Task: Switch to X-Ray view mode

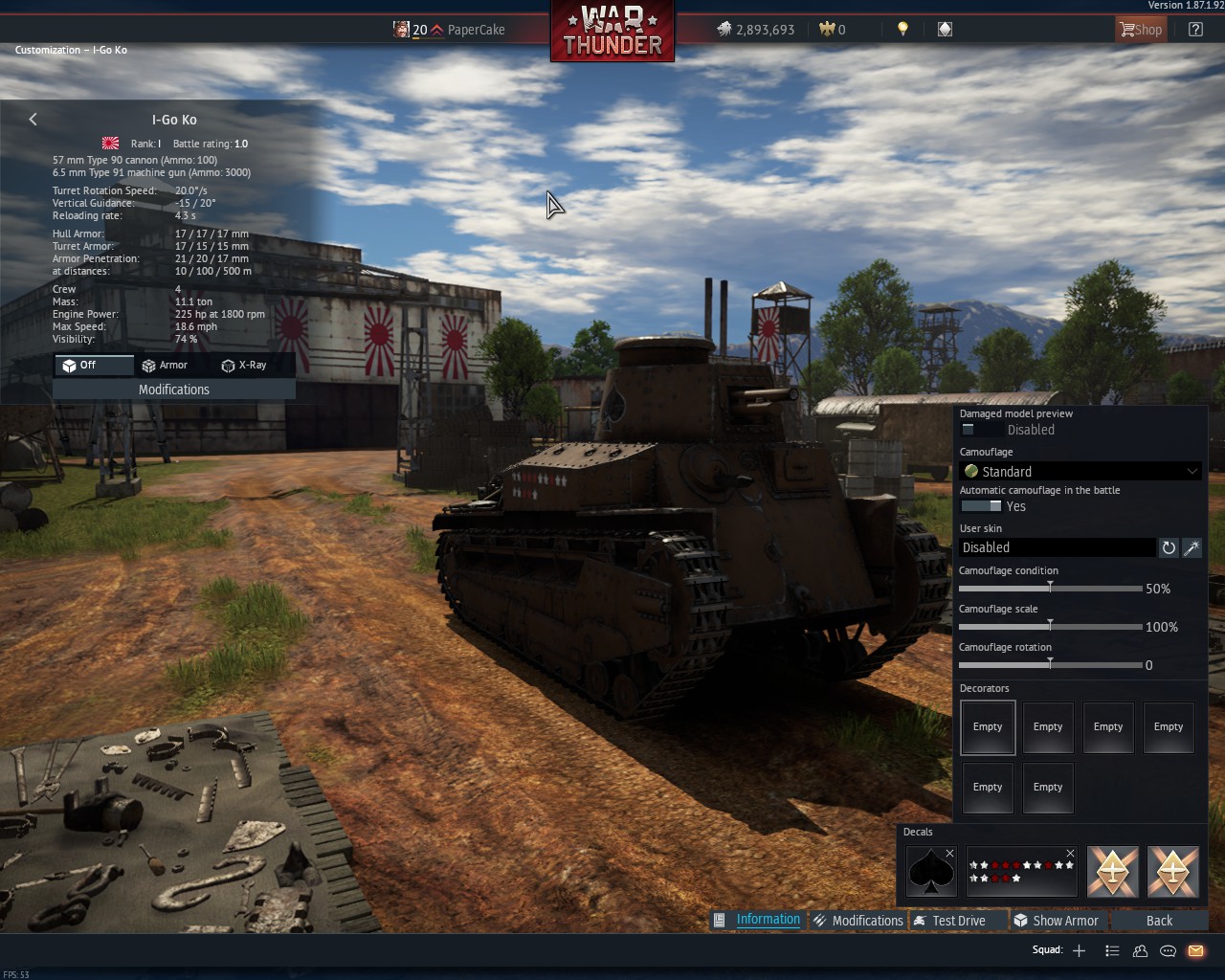Action: 244,366
